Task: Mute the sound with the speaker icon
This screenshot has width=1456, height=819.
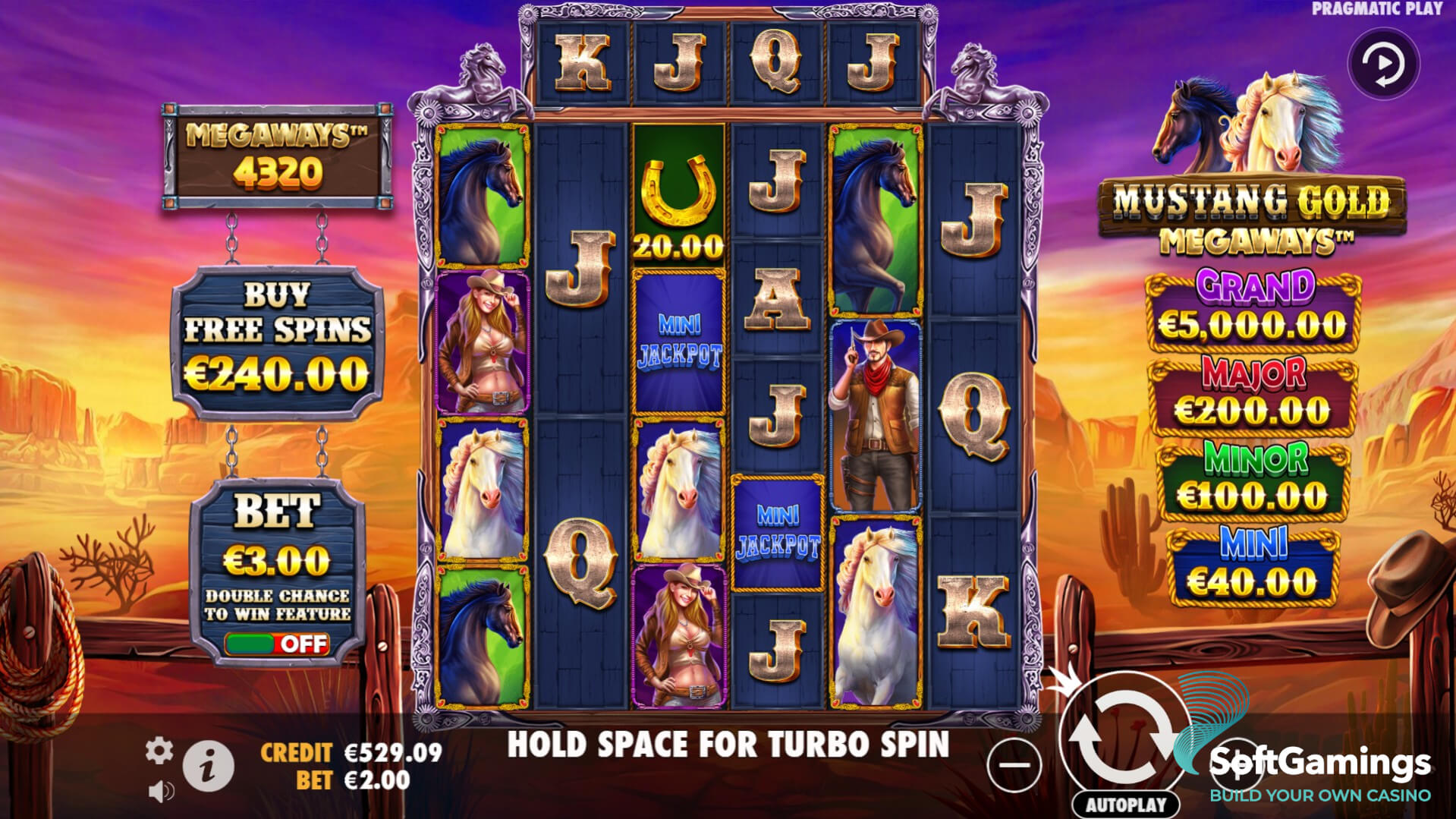Action: [x=160, y=792]
